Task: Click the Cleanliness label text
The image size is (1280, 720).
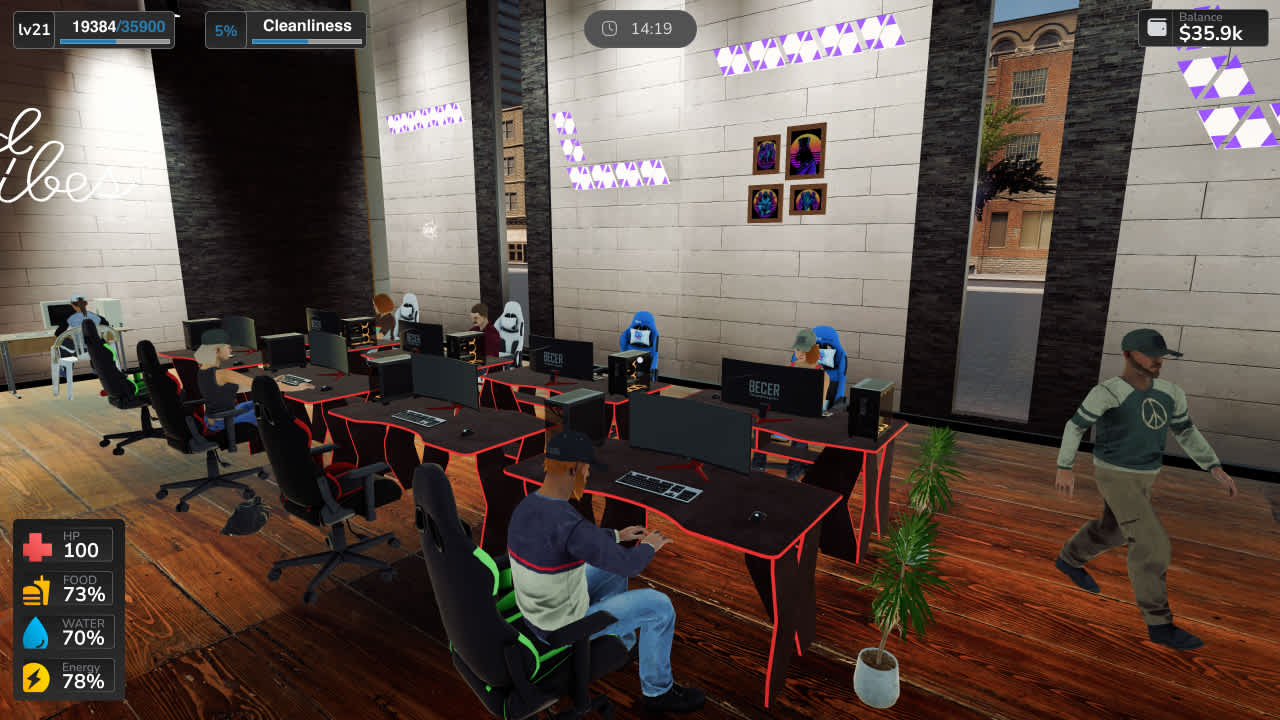Action: [x=307, y=25]
